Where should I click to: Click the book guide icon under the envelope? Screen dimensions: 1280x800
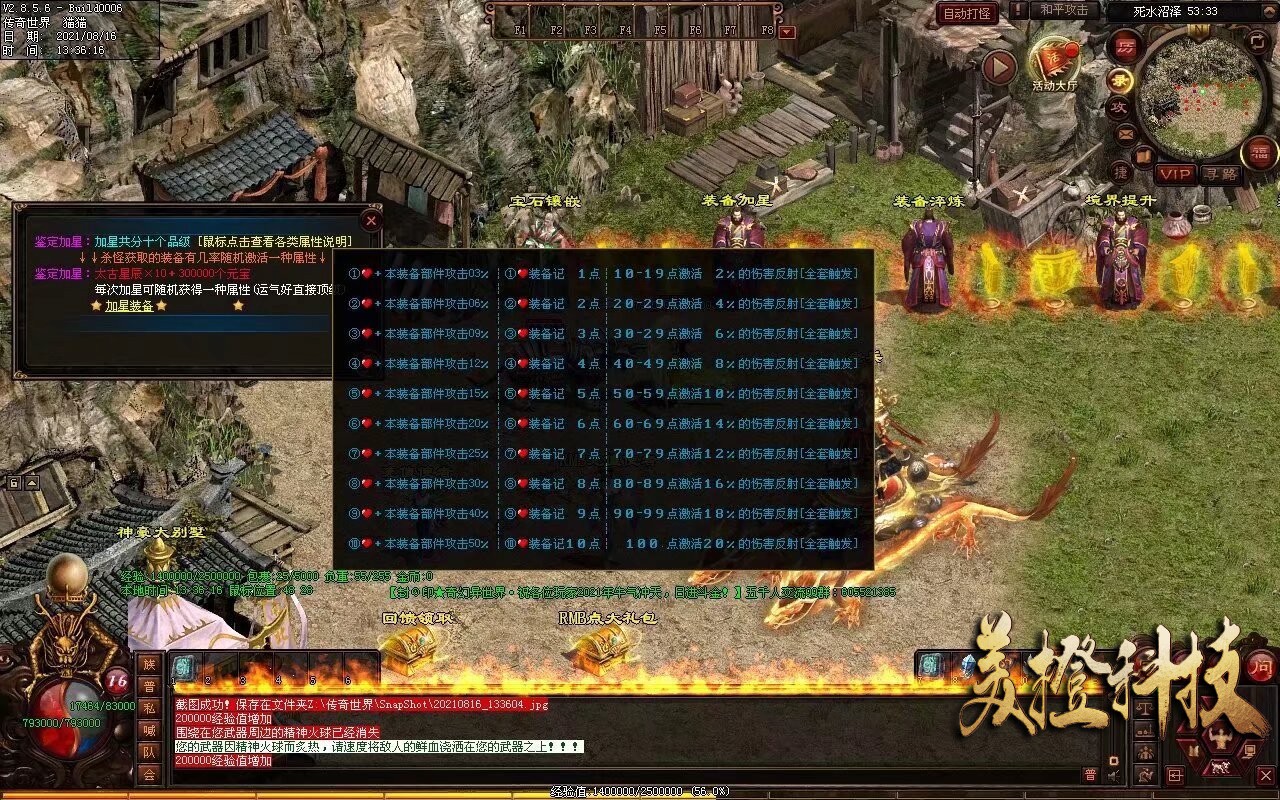[1142, 157]
